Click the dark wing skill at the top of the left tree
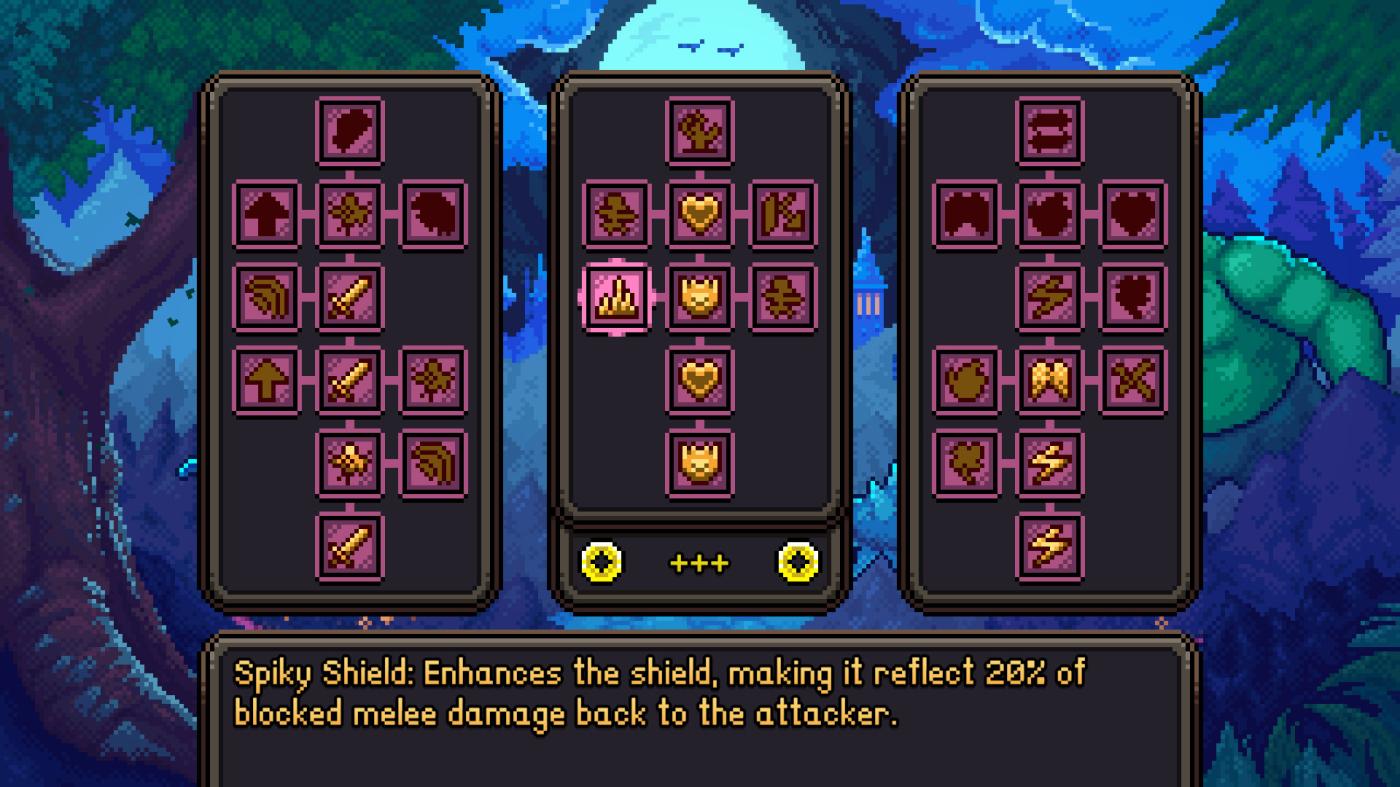 349,130
